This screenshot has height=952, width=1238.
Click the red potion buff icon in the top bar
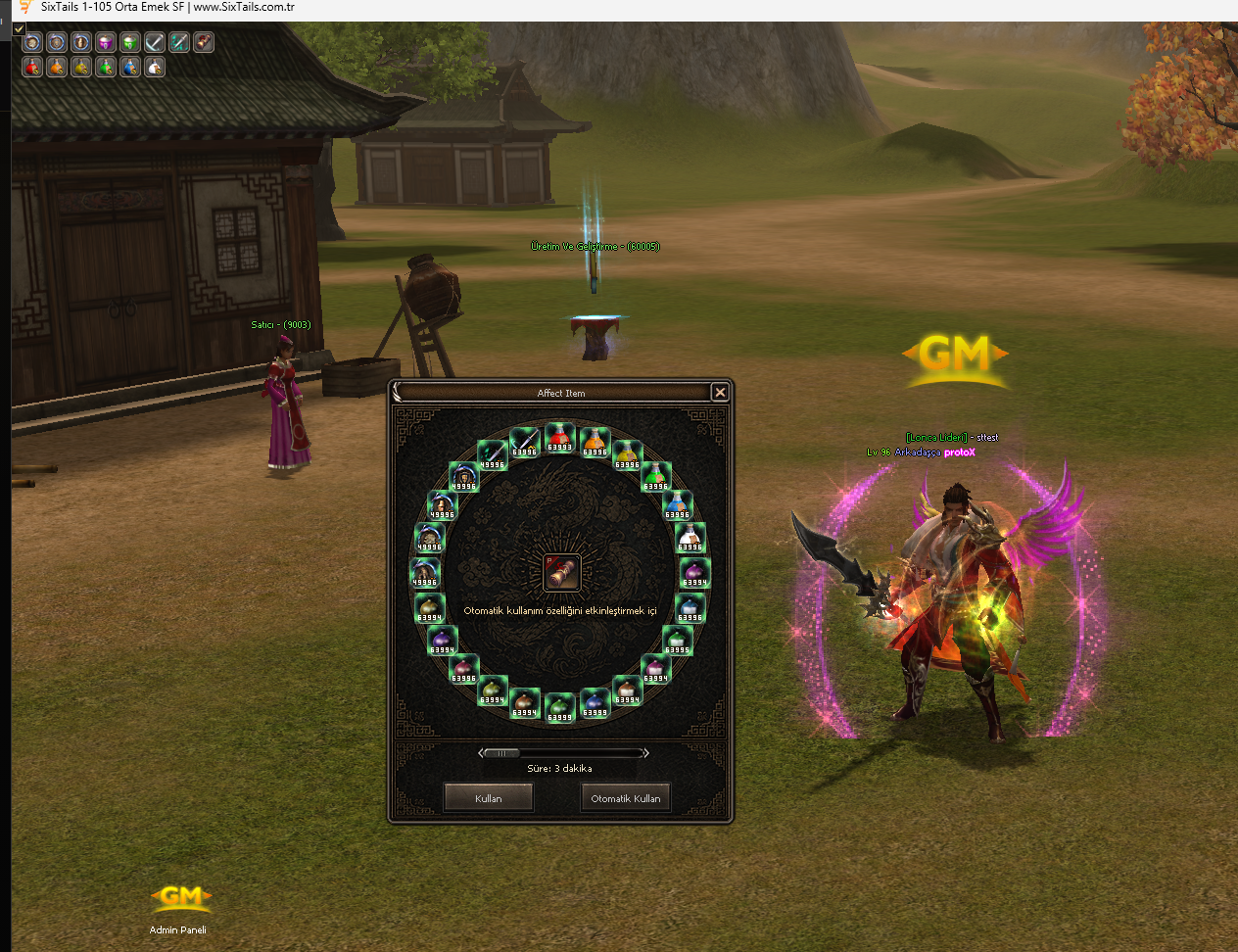32,67
